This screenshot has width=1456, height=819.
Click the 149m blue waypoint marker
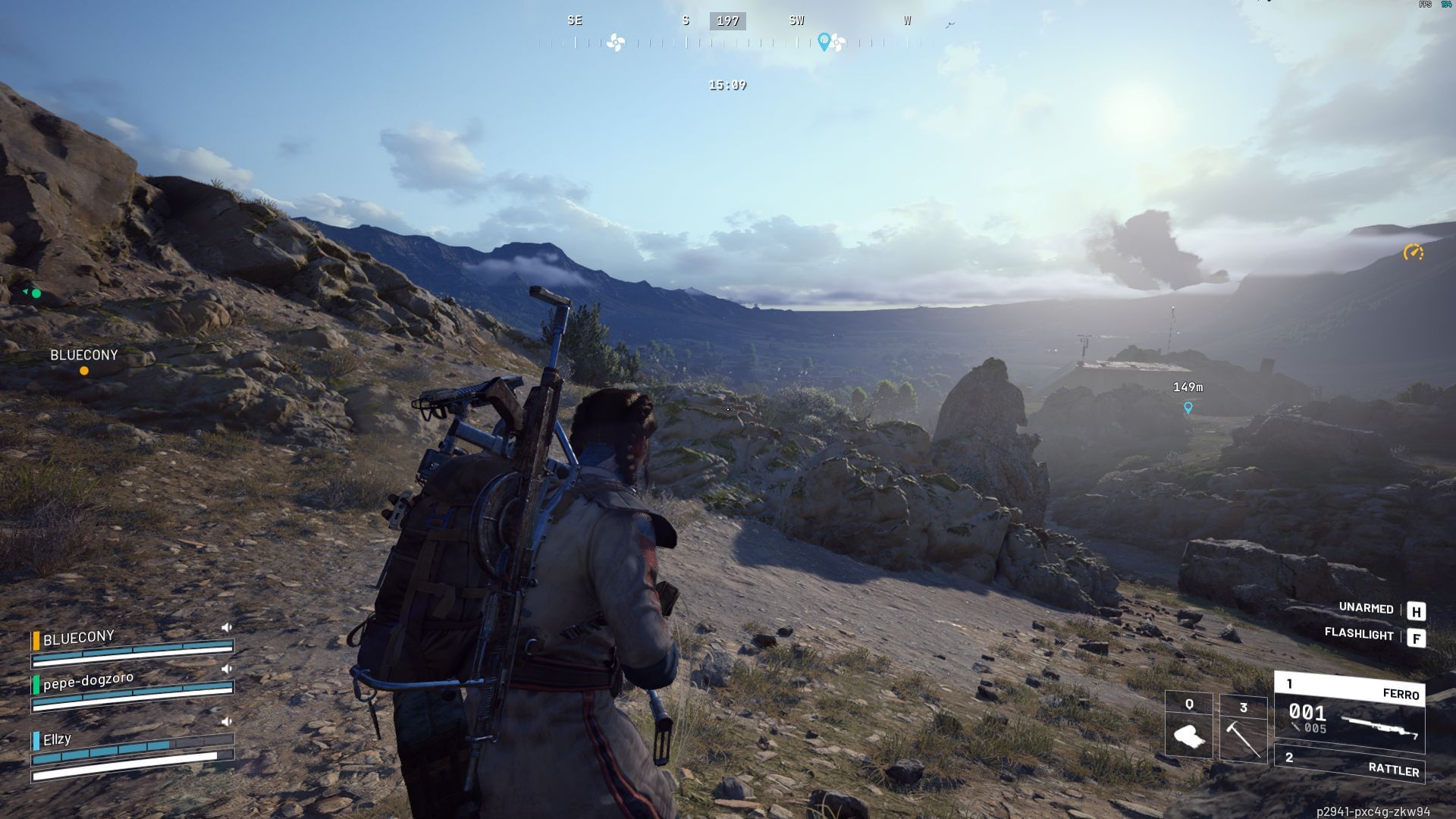point(1188,408)
